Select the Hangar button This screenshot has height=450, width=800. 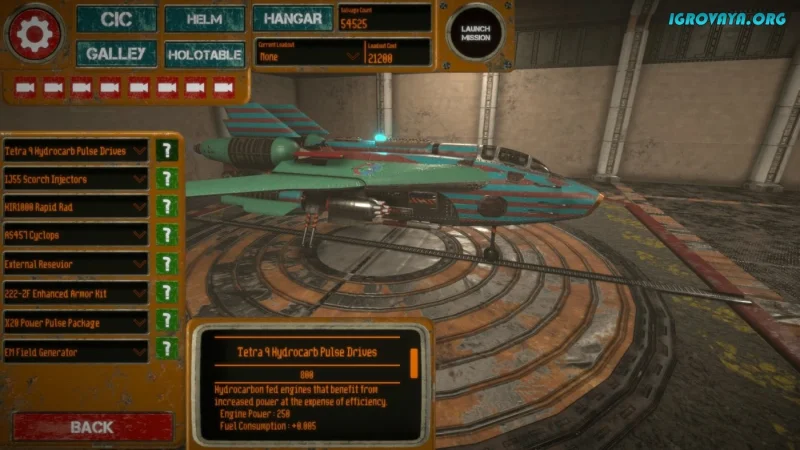(292, 18)
